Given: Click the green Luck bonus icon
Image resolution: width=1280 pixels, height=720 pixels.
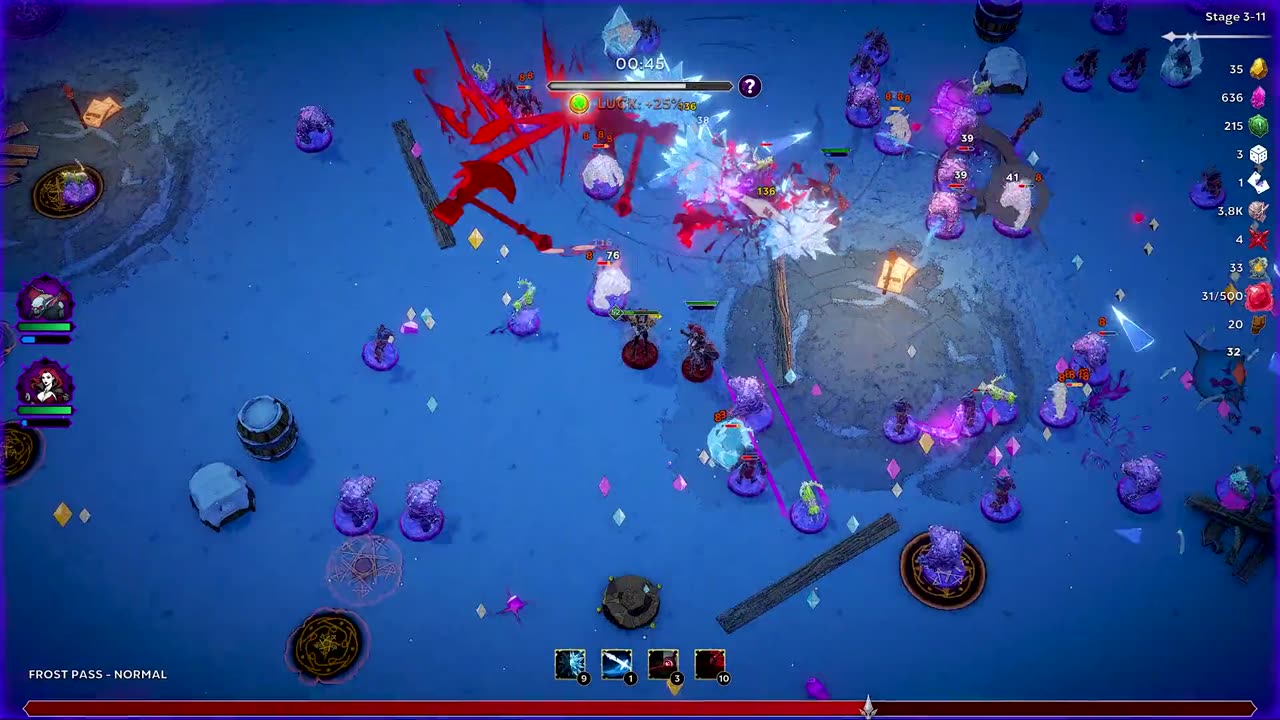Looking at the screenshot, I should pyautogui.click(x=579, y=104).
